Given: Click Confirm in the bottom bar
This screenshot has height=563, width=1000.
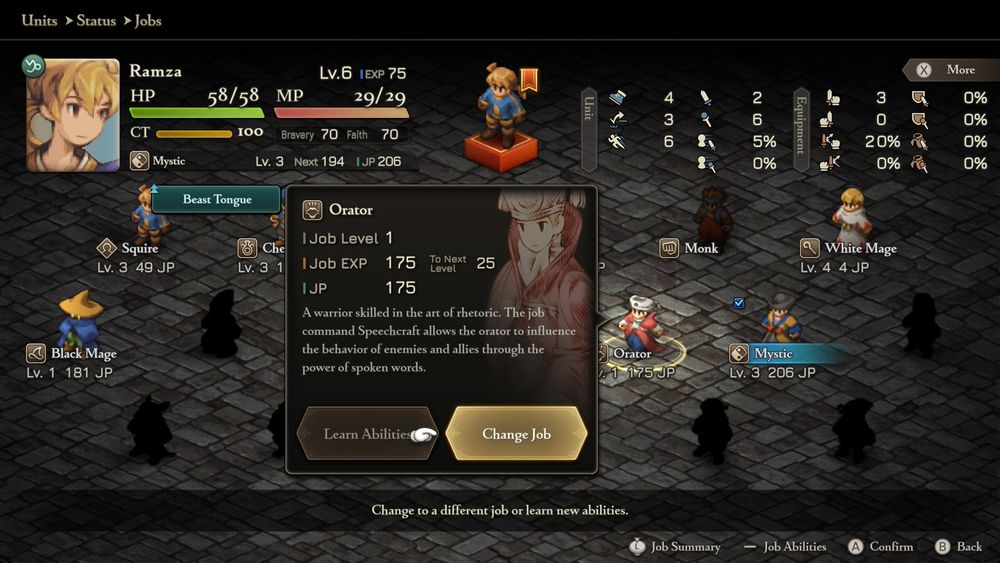Looking at the screenshot, I should tap(891, 547).
